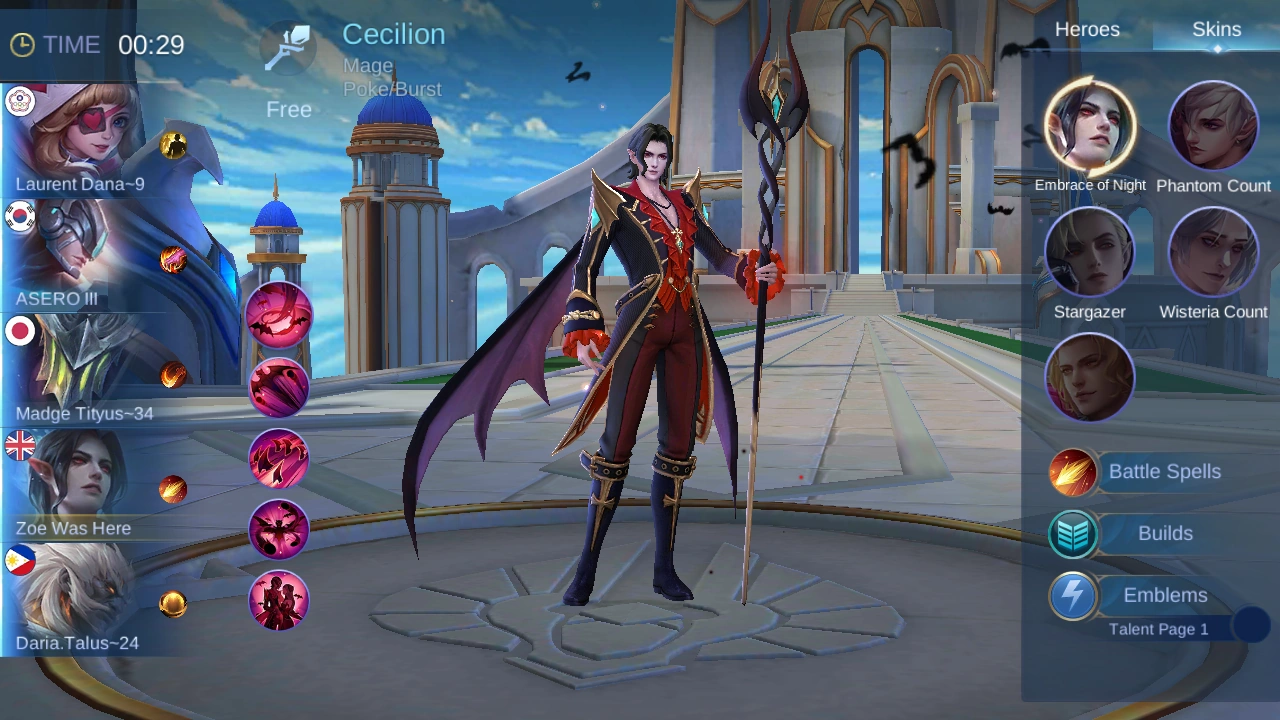Click Cecilion's ultimate bat swarm icon
This screenshot has height=720, width=1280.
point(279,529)
